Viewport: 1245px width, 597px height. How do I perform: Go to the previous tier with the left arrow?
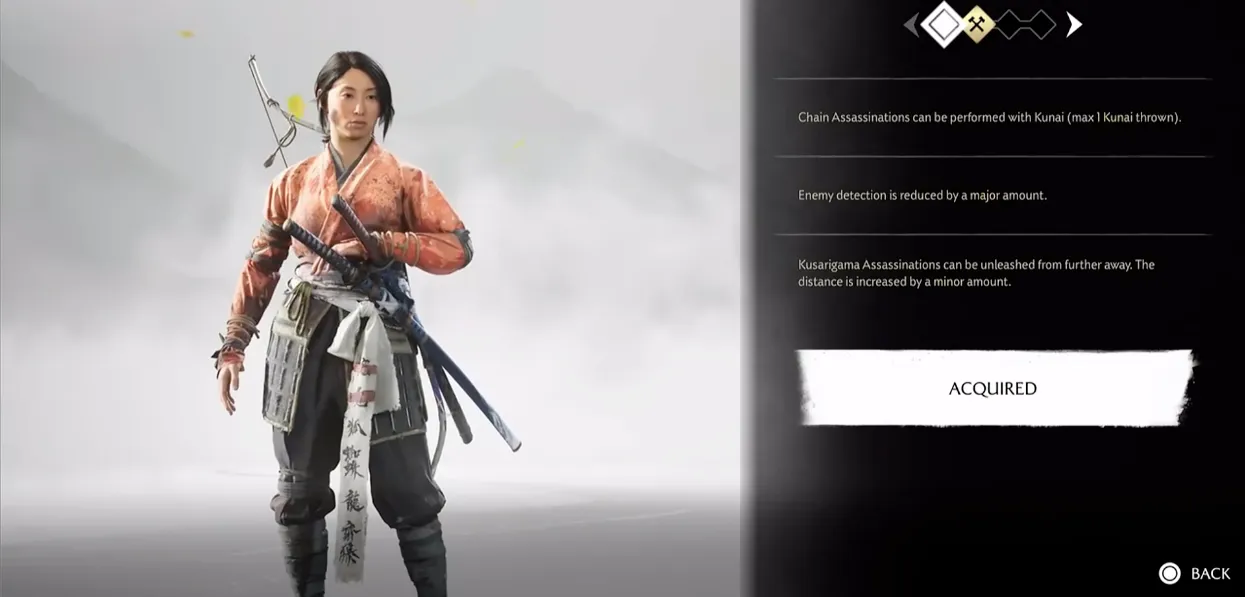[910, 25]
